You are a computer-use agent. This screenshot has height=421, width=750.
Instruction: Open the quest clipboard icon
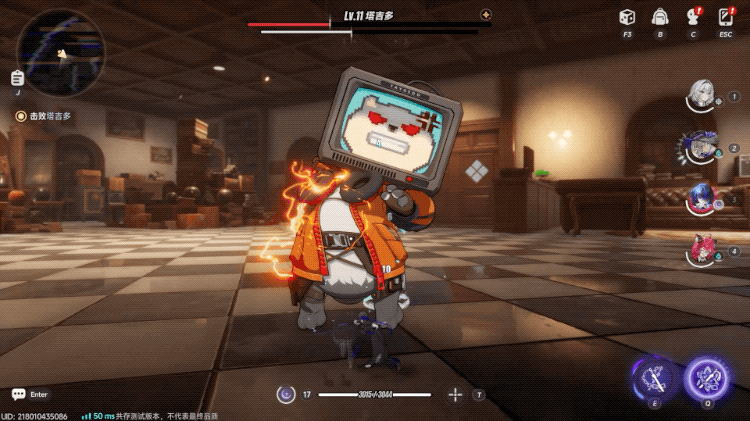(18, 78)
